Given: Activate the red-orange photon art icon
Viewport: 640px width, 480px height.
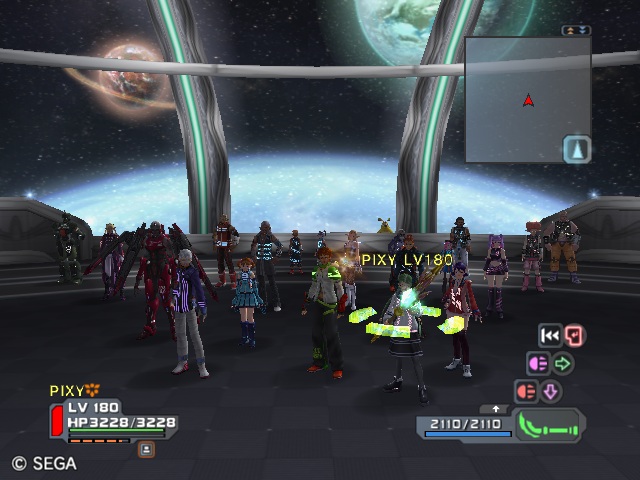Looking at the screenshot, I should coord(526,391).
